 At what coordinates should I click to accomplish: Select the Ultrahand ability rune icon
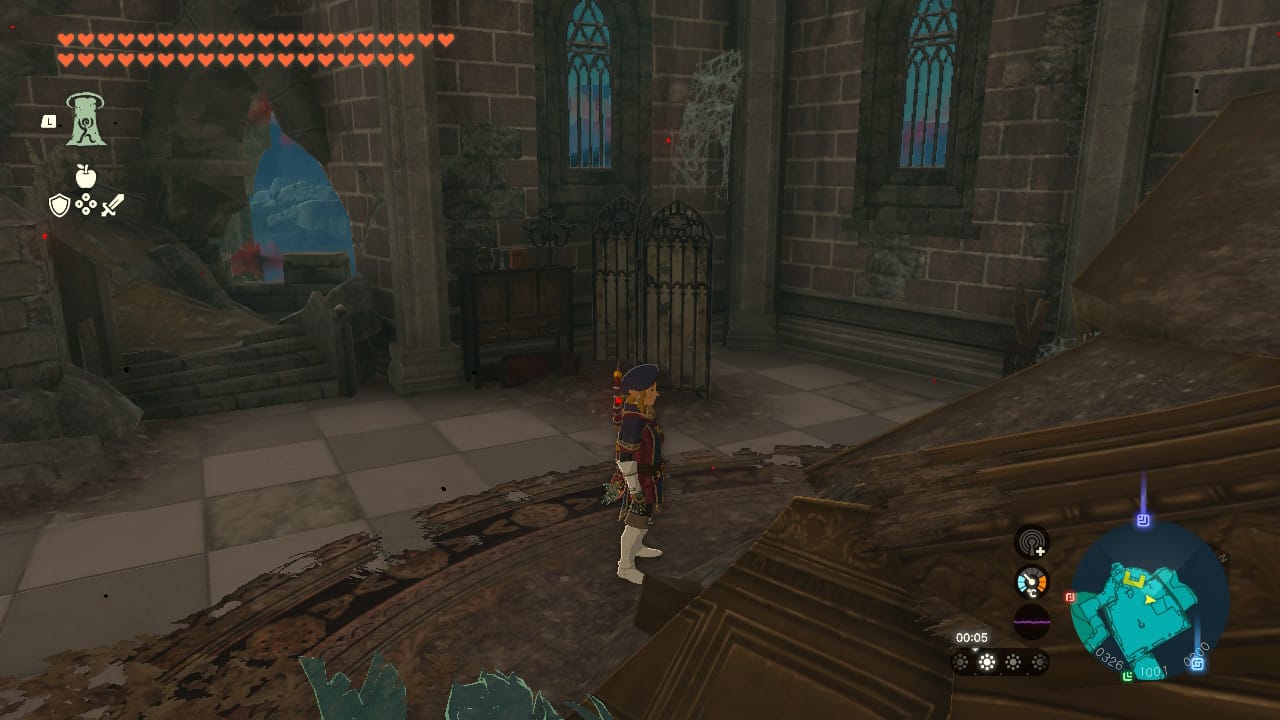[x=85, y=120]
